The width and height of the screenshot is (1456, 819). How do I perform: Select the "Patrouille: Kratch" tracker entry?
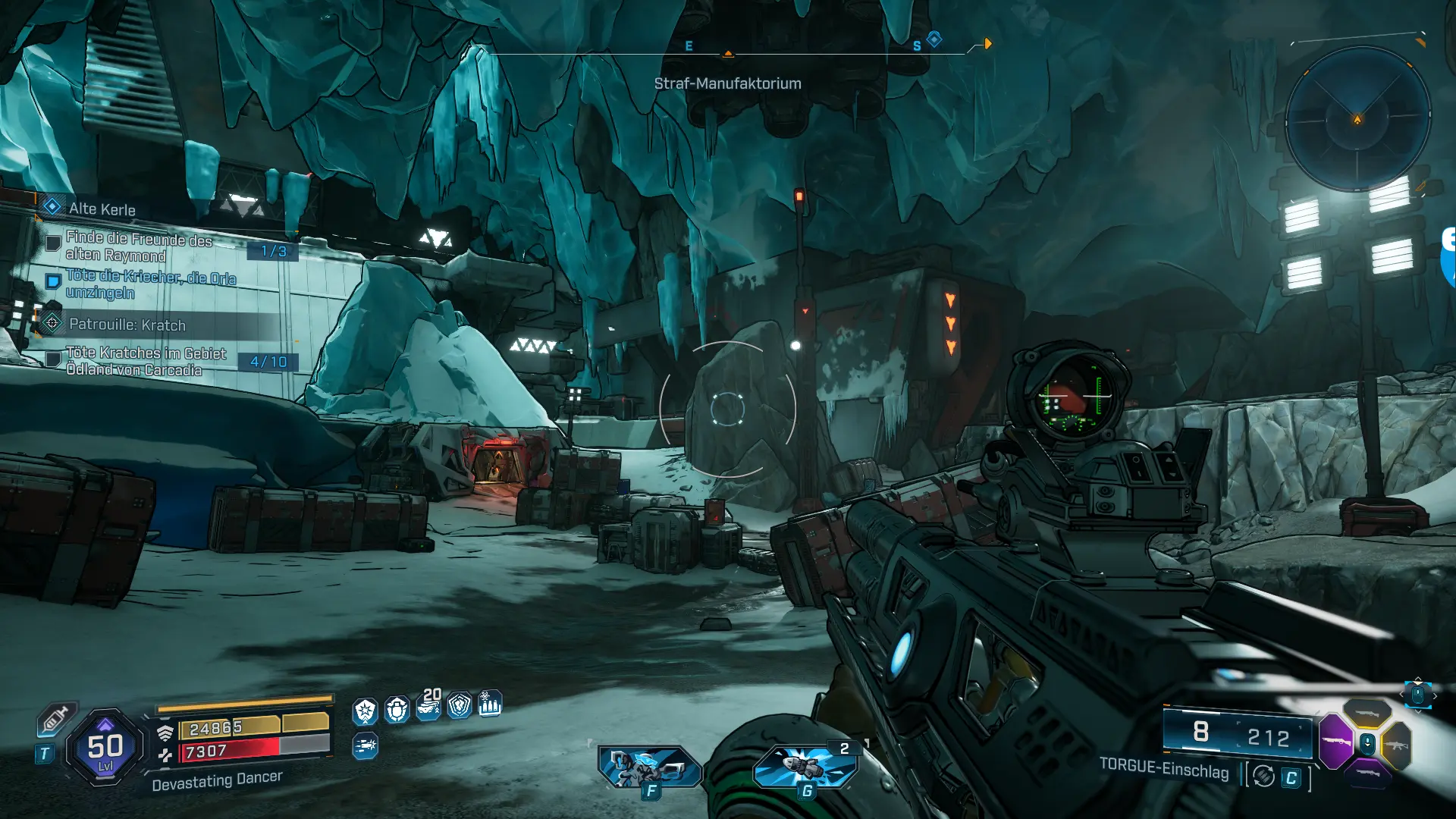click(127, 325)
